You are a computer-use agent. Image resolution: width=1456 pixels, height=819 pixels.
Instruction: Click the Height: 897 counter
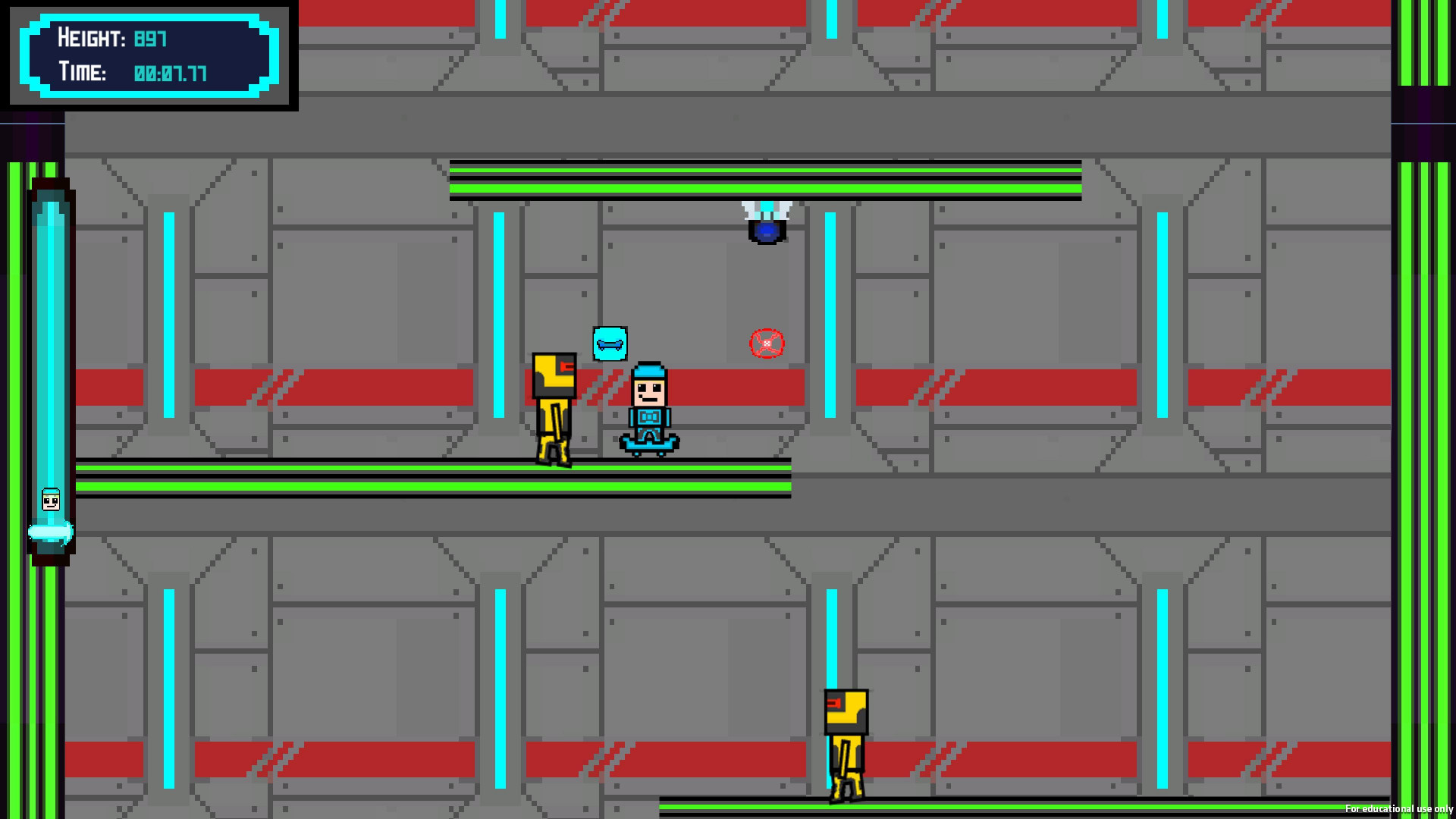coord(111,39)
